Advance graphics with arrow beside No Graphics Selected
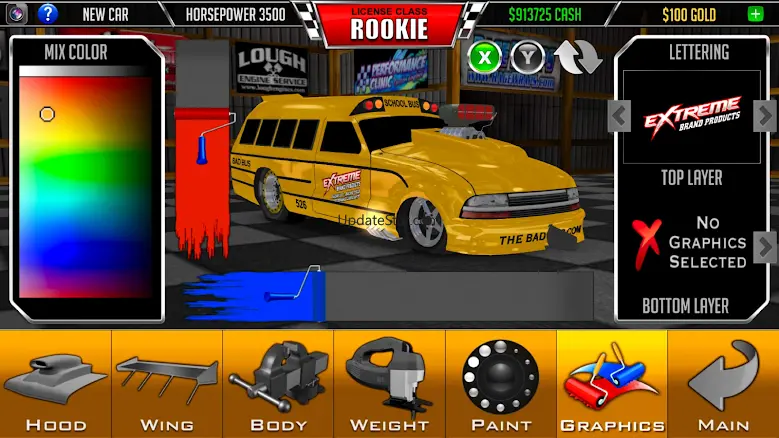The width and height of the screenshot is (779, 438). point(765,245)
